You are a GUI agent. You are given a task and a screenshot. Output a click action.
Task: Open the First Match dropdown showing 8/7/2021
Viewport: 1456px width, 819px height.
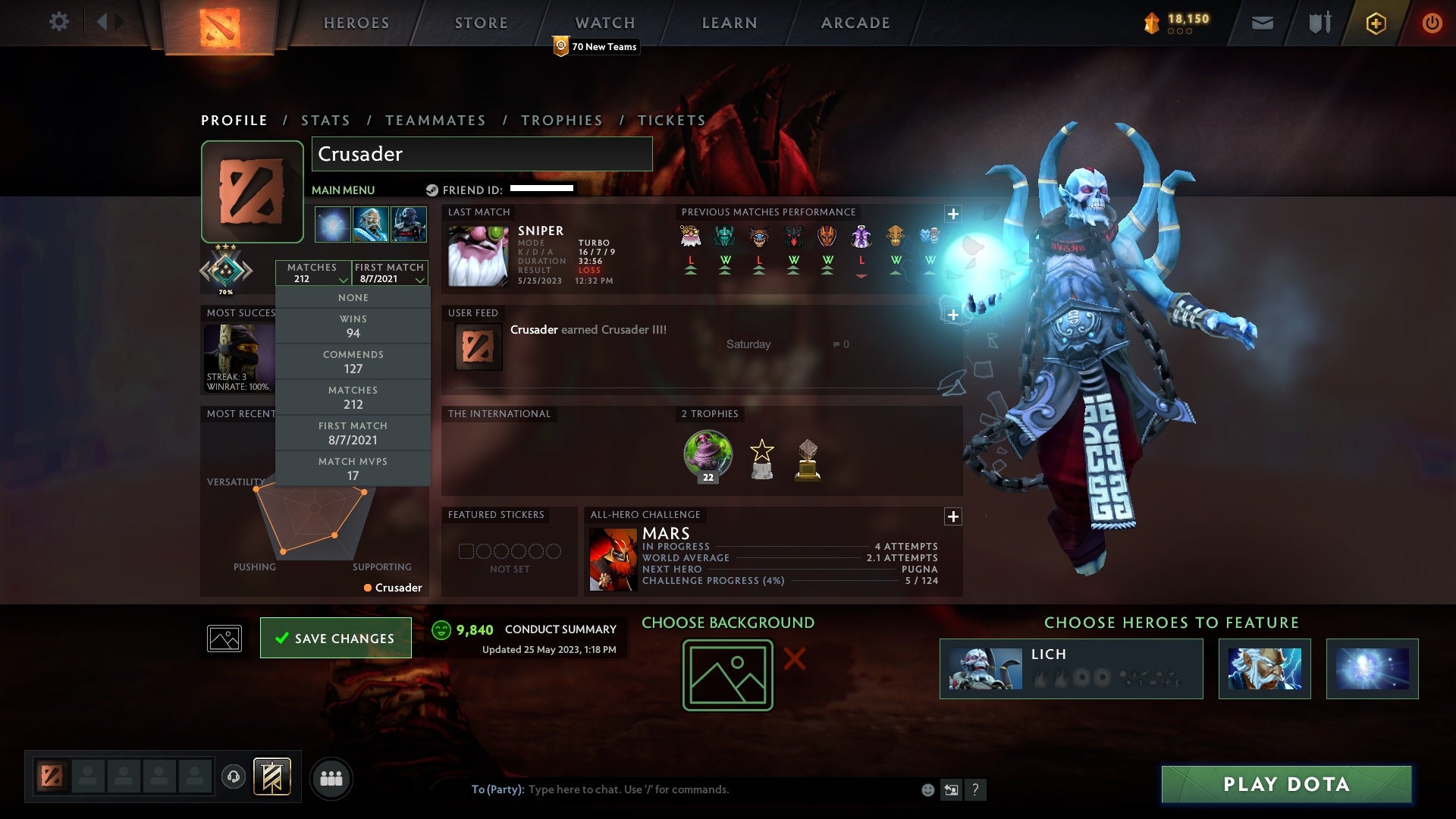coord(389,273)
